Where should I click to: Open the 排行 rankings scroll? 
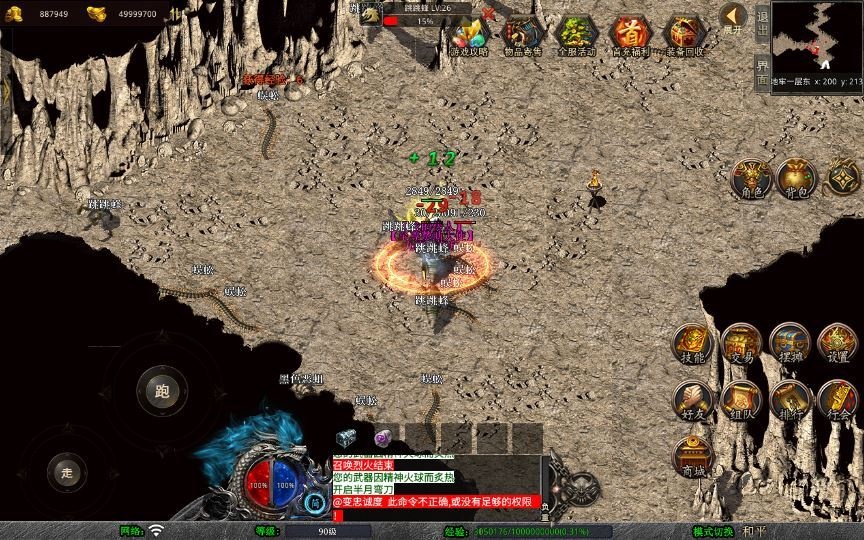coord(789,399)
